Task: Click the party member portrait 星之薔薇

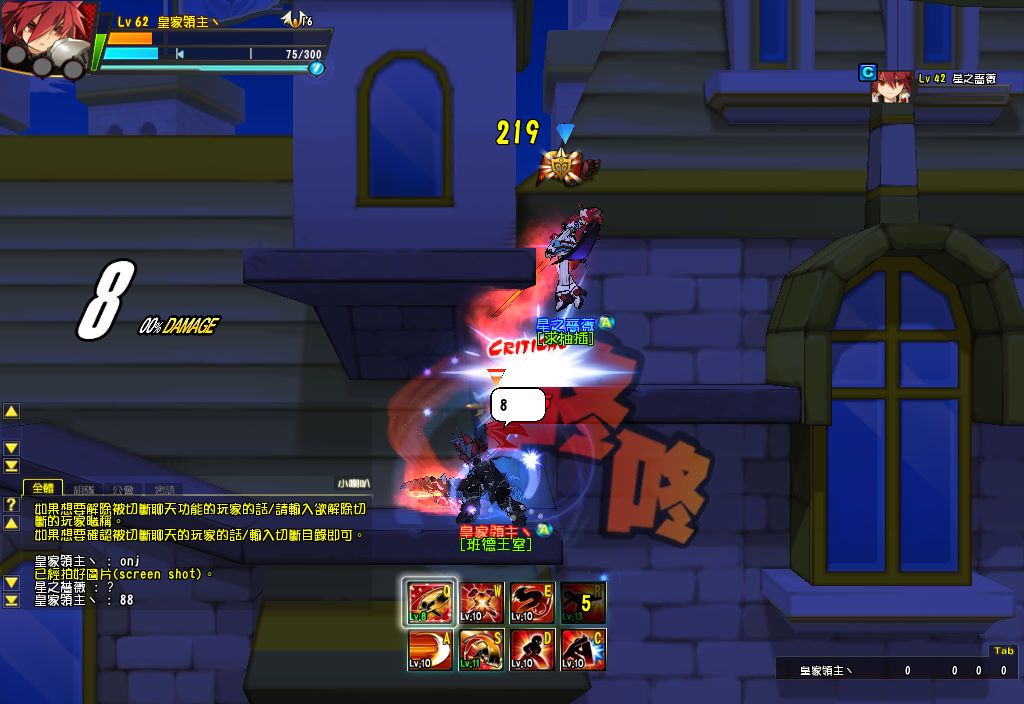Action: coord(892,87)
